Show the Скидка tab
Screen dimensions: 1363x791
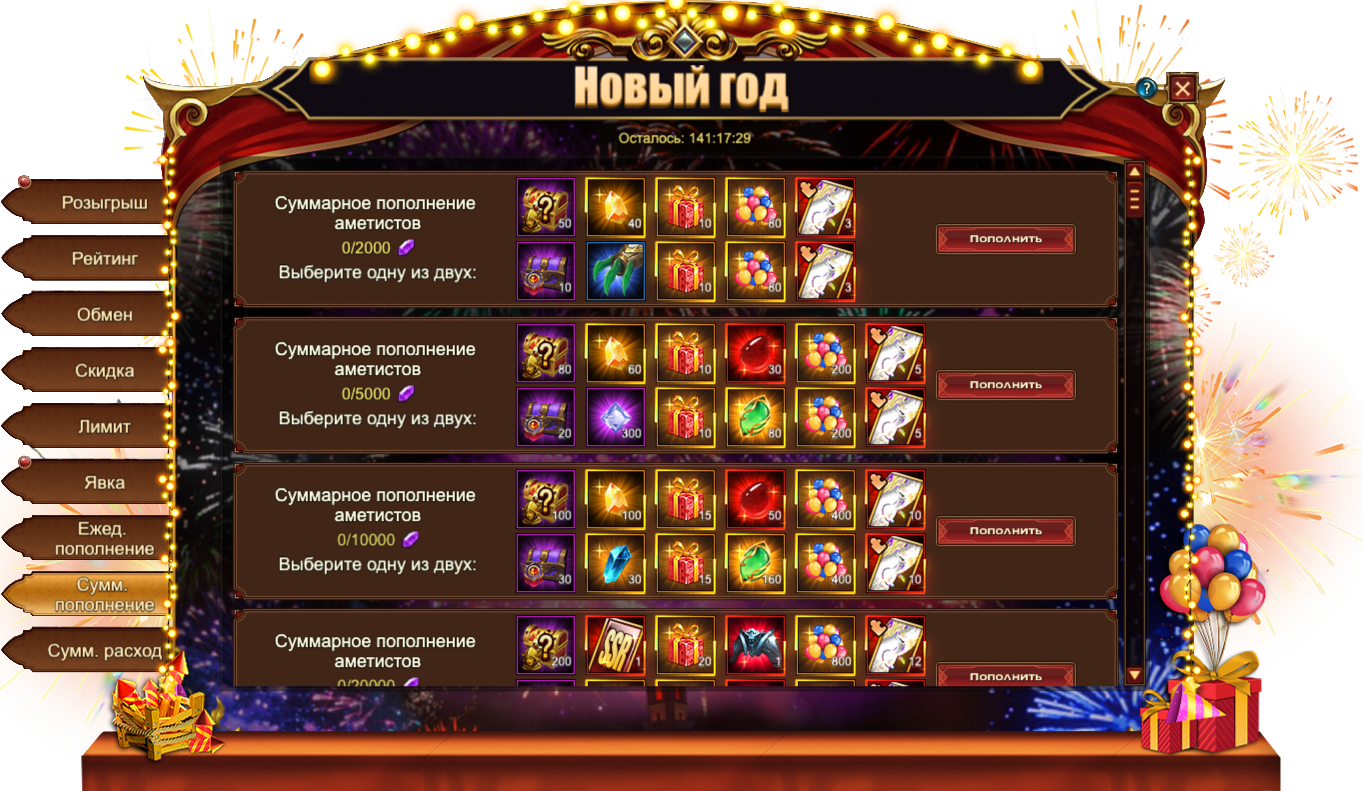click(x=100, y=371)
